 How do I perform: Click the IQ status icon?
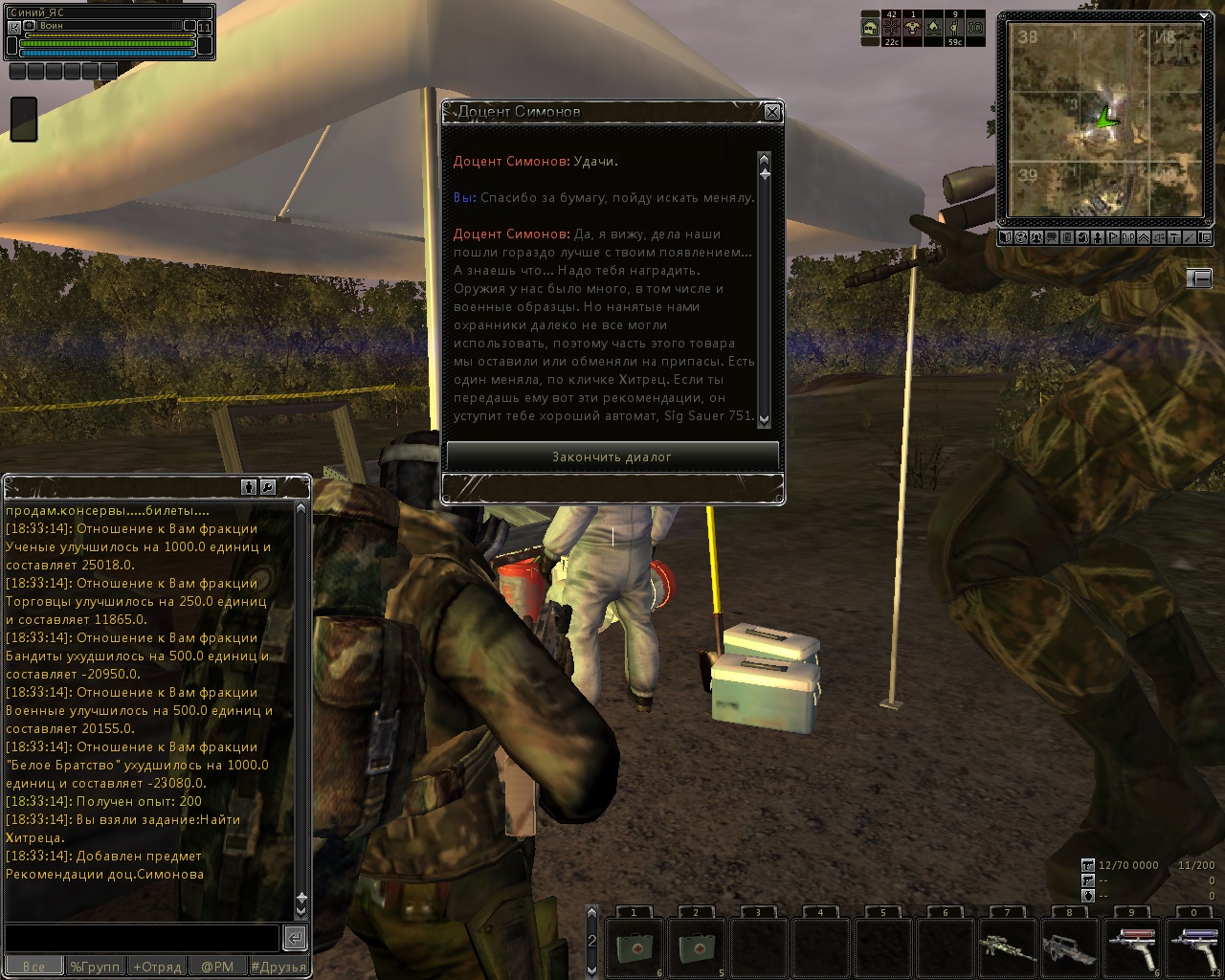click(975, 29)
